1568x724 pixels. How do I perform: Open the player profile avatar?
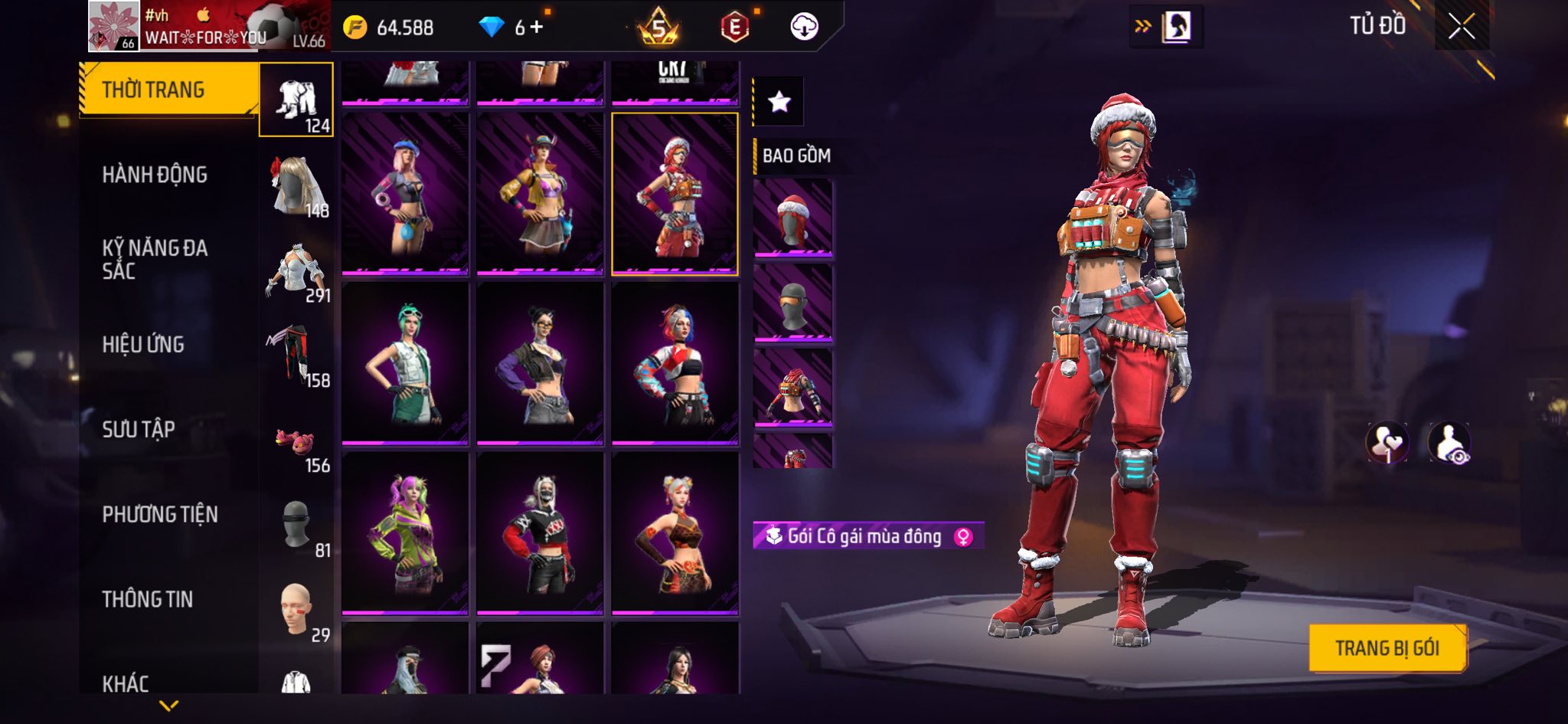click(x=113, y=26)
